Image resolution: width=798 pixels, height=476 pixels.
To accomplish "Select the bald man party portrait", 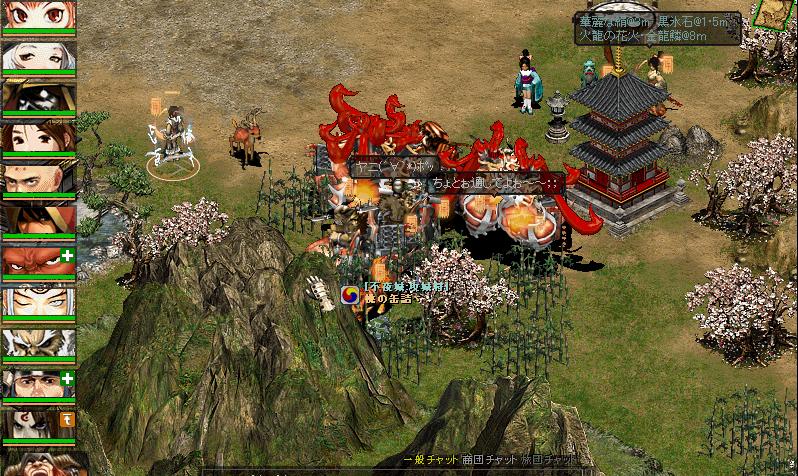I will click(38, 179).
